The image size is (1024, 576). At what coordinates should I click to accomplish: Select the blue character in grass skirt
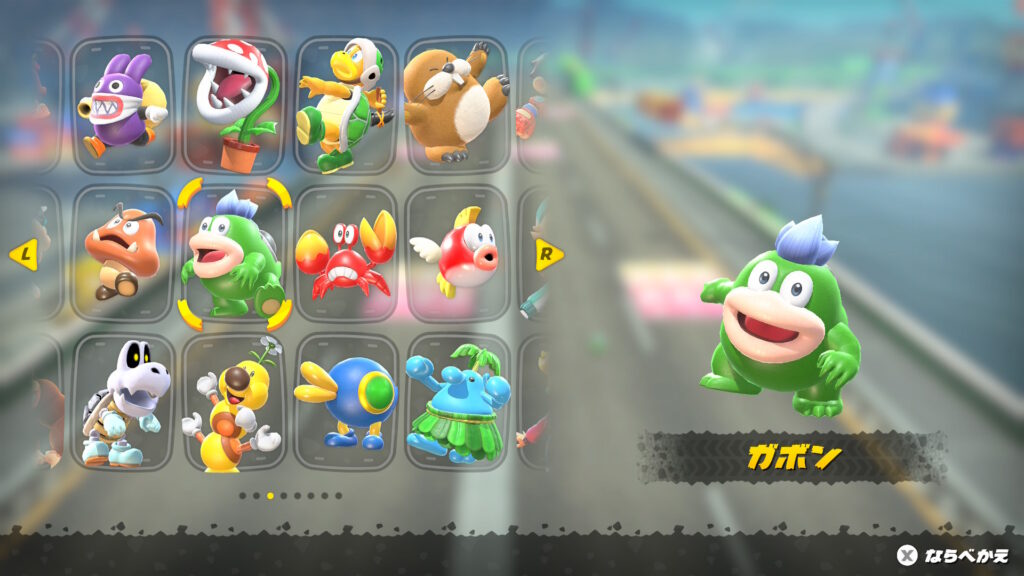(x=457, y=402)
